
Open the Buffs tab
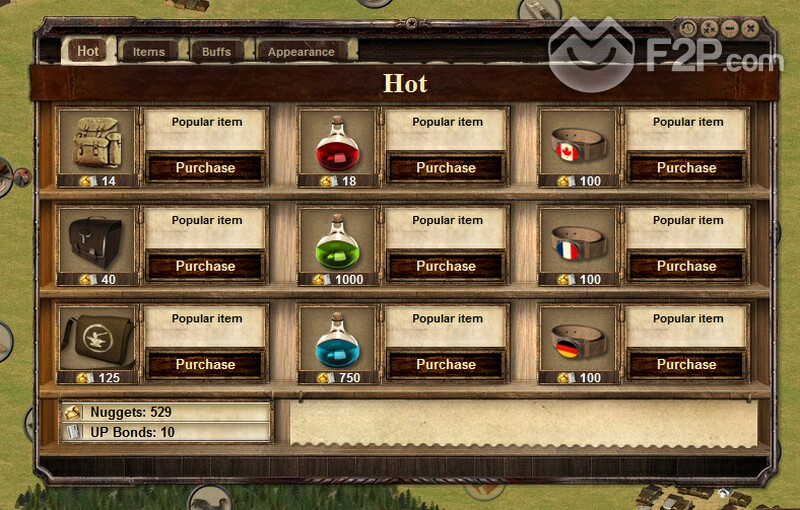216,51
